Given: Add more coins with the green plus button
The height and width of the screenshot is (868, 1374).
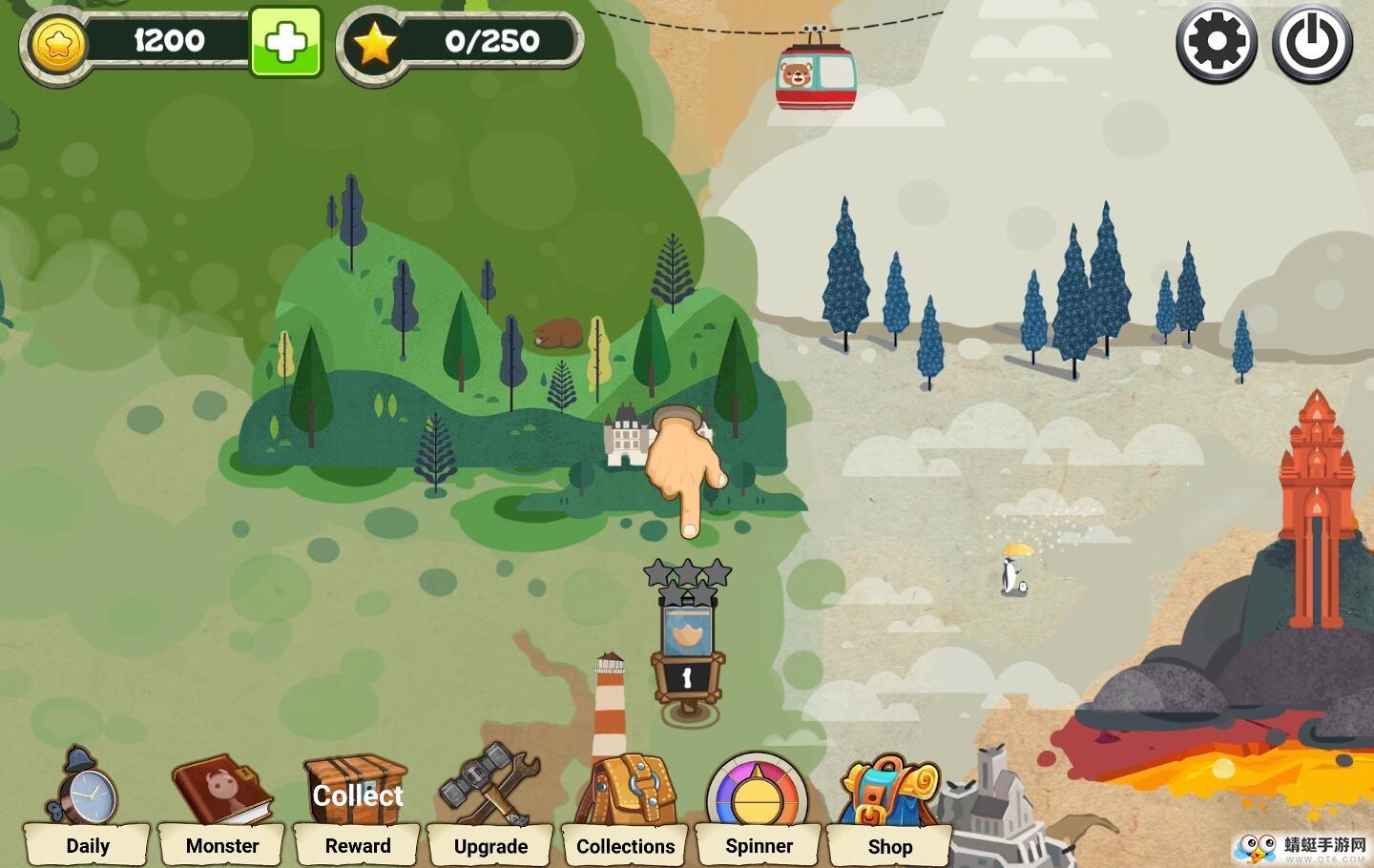Looking at the screenshot, I should (x=285, y=42).
